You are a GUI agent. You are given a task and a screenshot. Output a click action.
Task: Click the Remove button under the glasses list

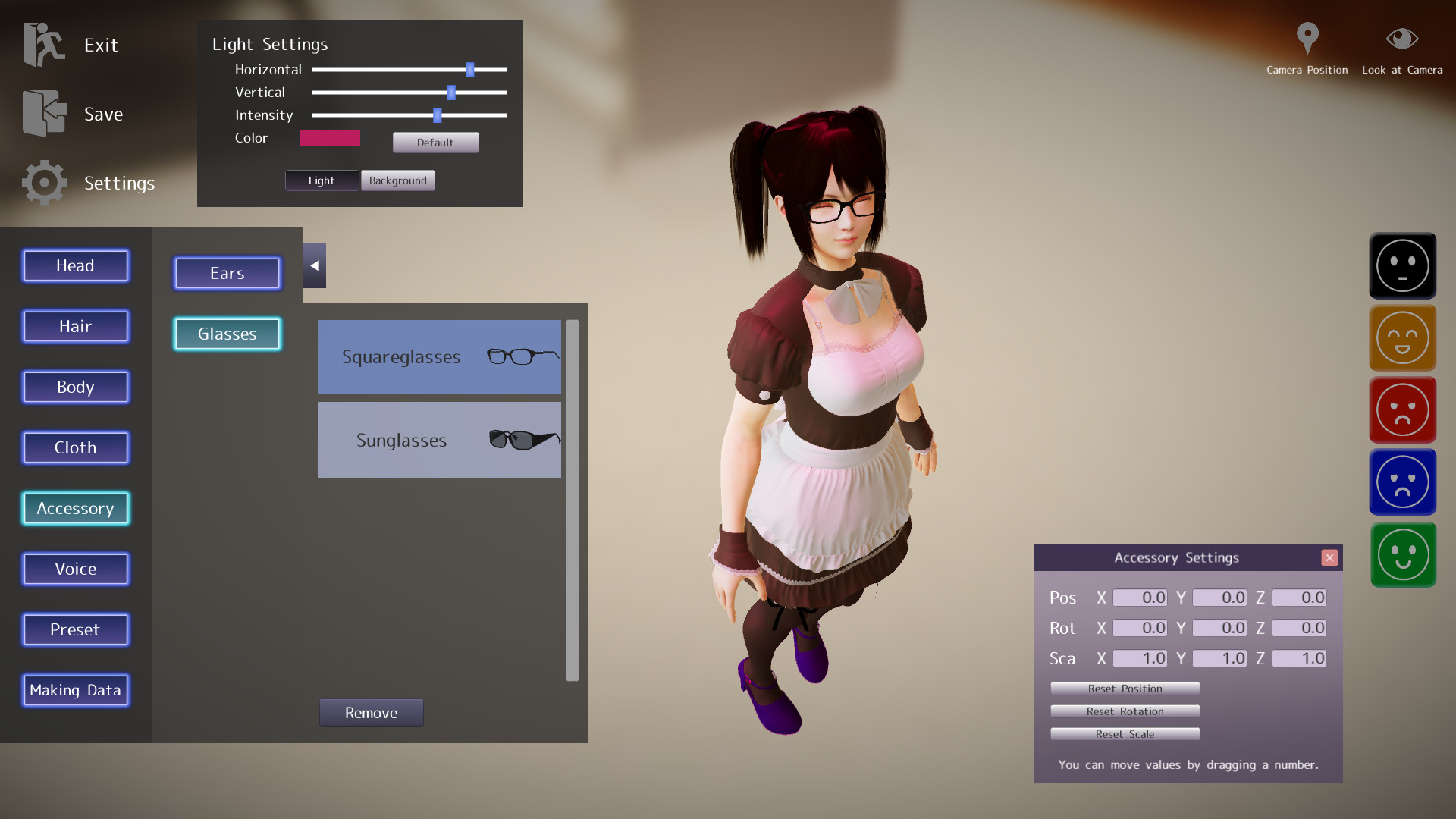pyautogui.click(x=371, y=713)
